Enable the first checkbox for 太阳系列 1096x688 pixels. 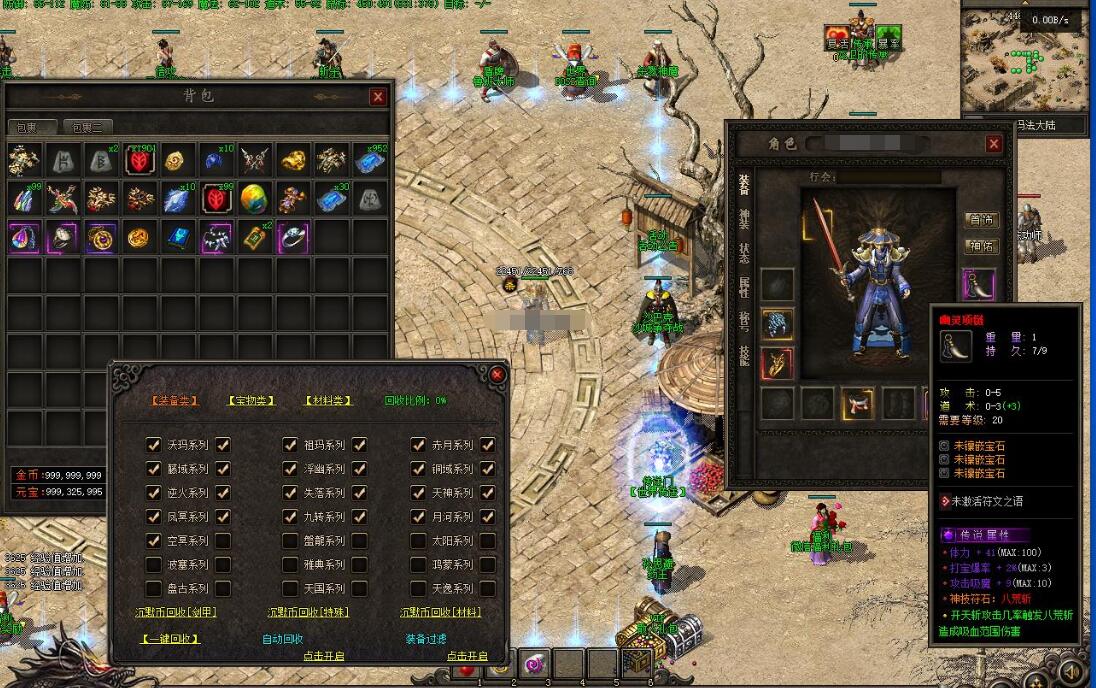coord(418,541)
